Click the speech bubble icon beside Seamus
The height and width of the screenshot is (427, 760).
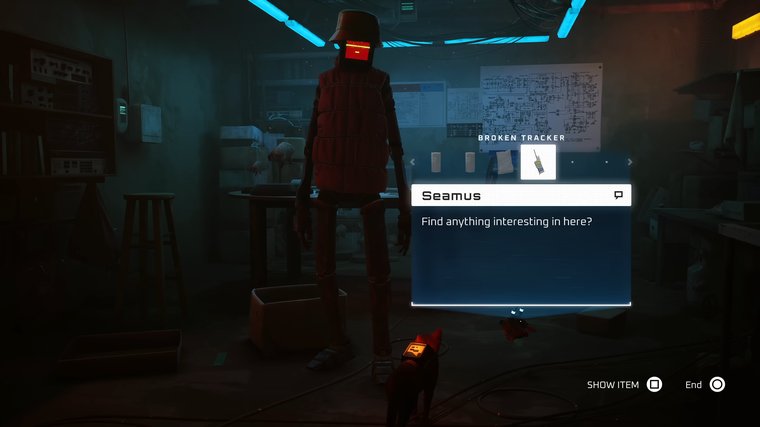coord(619,195)
